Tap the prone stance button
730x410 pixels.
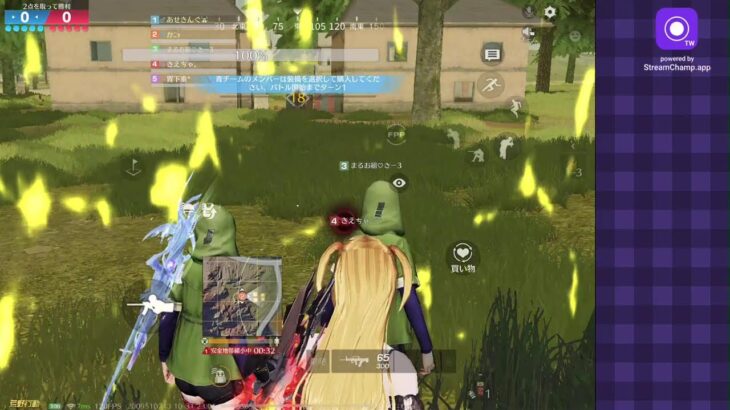[477, 154]
